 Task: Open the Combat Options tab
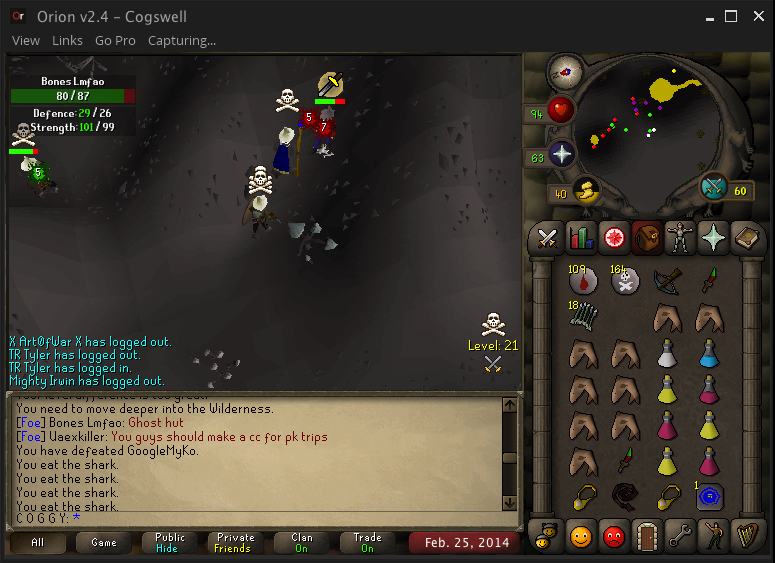pyautogui.click(x=548, y=237)
